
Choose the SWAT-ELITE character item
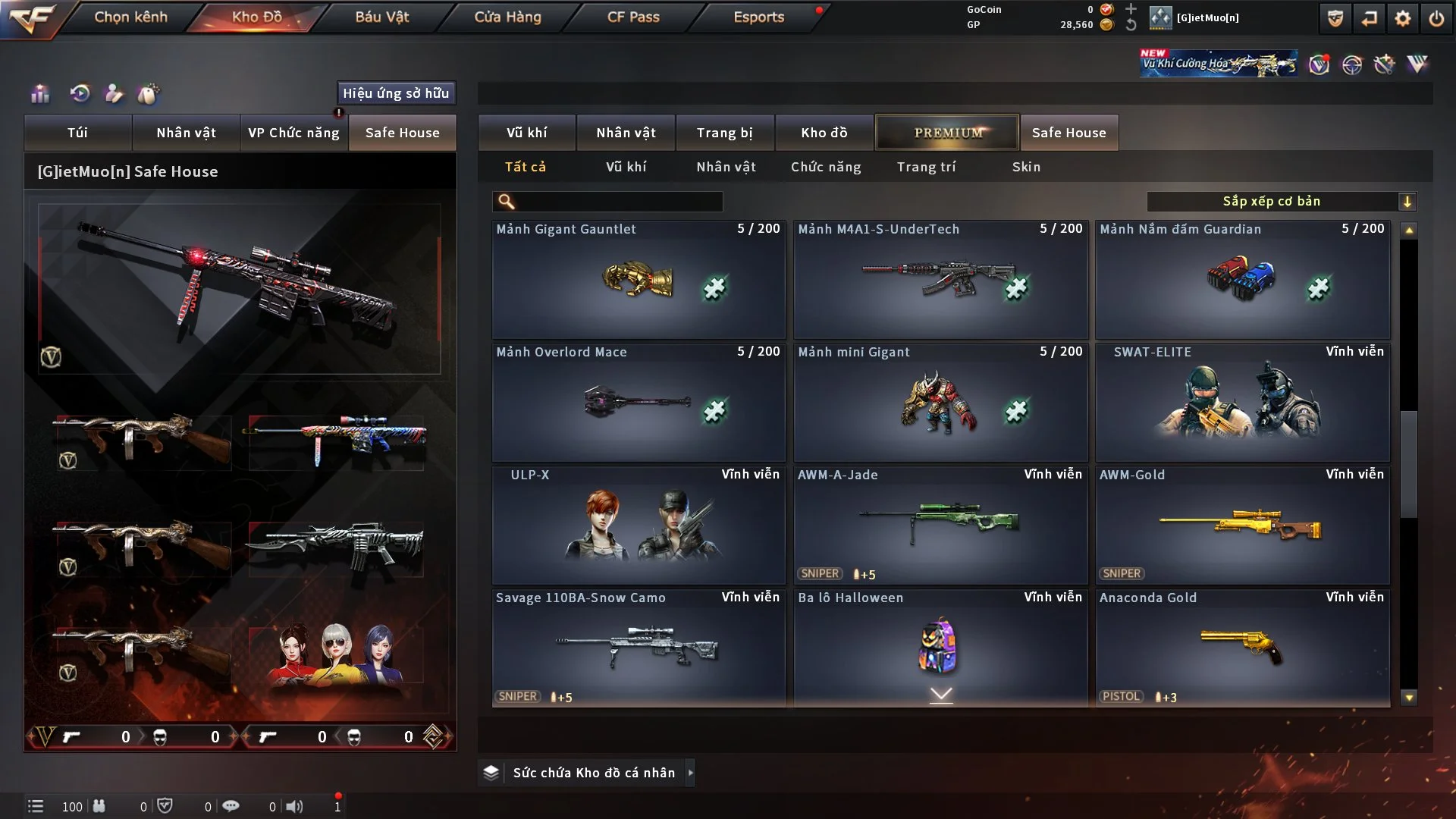1242,403
